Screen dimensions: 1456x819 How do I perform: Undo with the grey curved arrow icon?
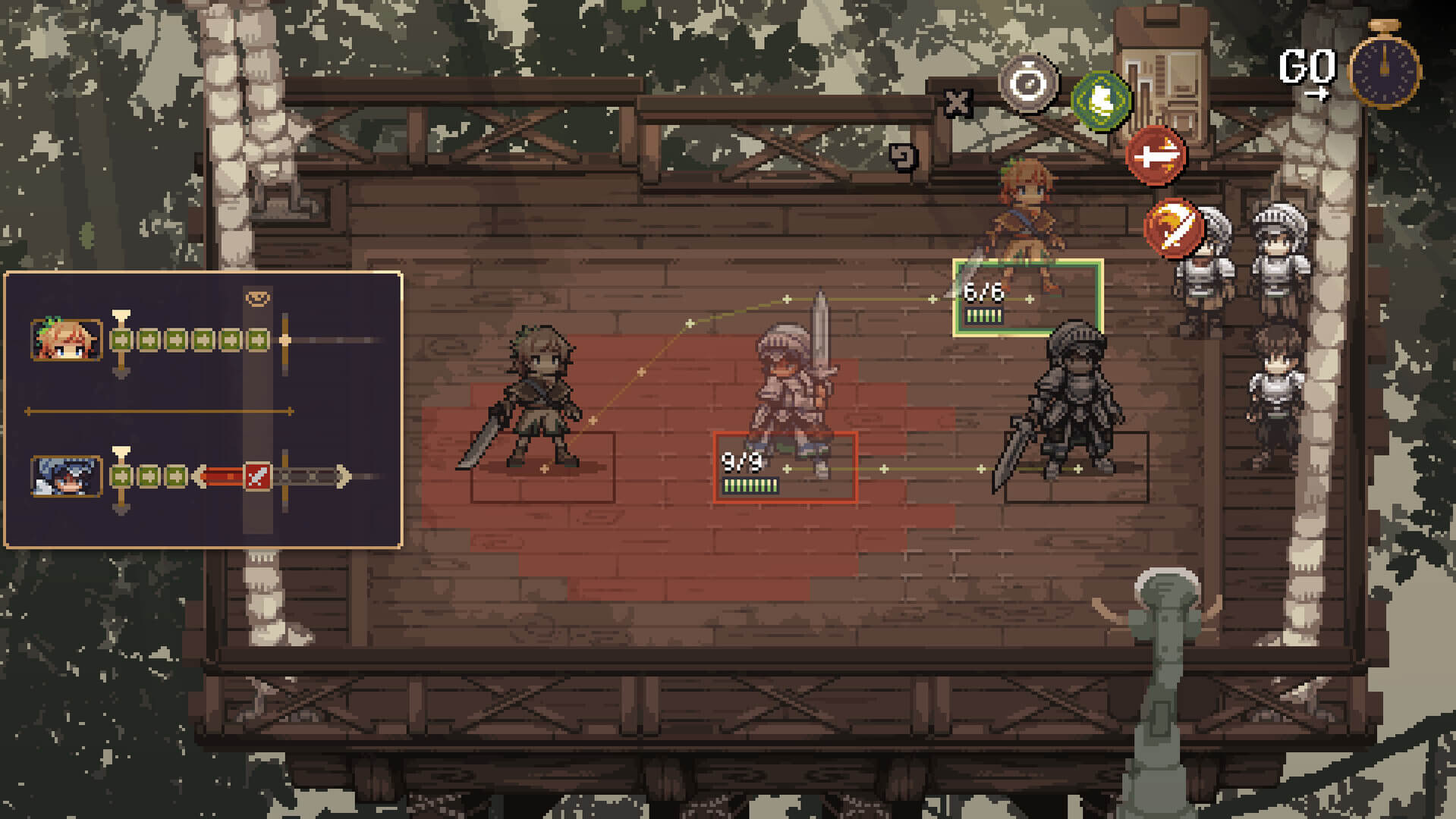pos(903,157)
